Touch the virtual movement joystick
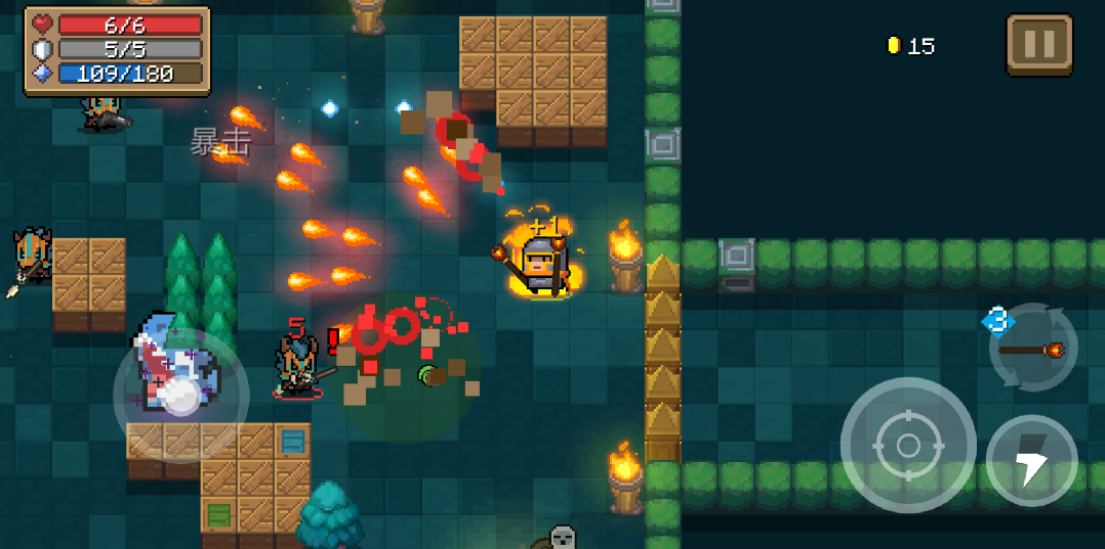1105x549 pixels. (181, 396)
